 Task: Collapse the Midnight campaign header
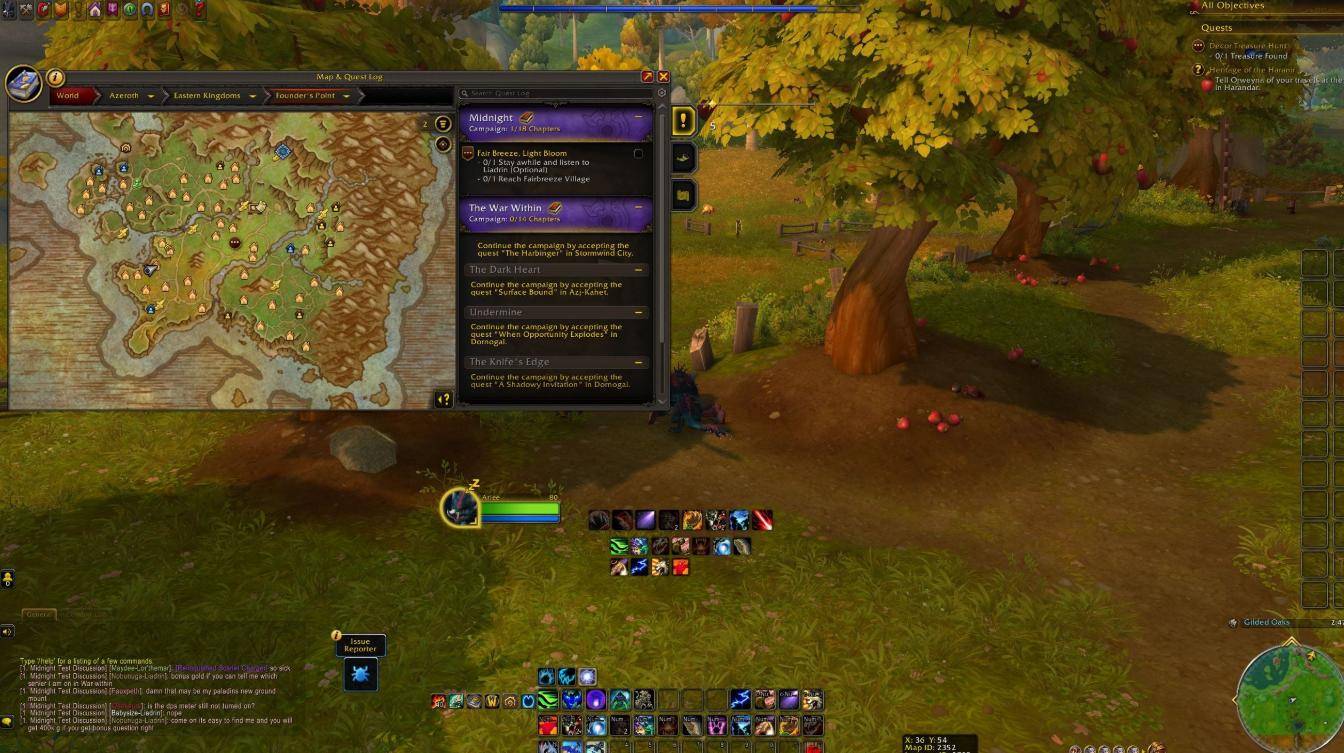[x=638, y=117]
